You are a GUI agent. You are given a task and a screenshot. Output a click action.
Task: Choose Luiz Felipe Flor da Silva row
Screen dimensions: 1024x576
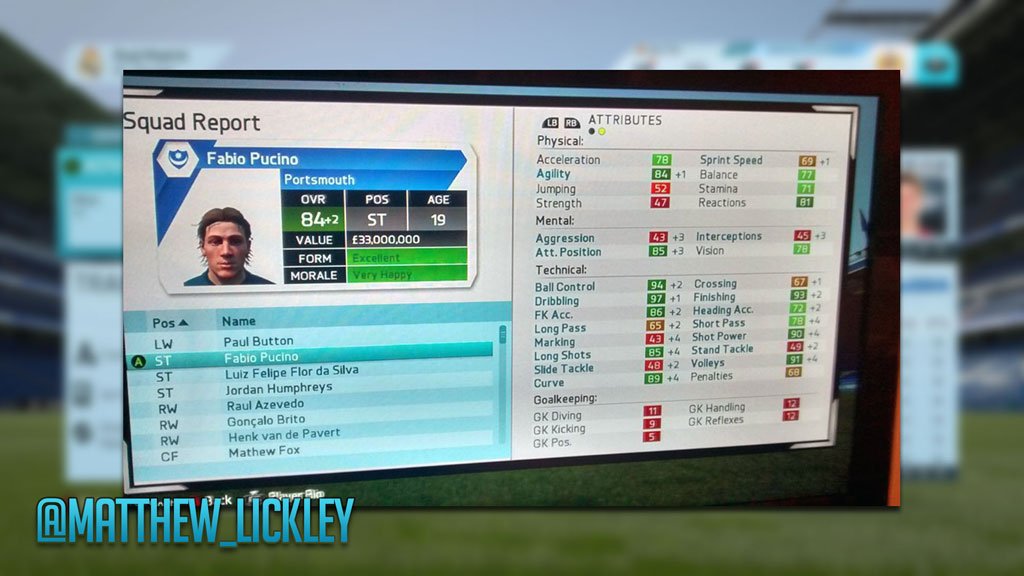(x=292, y=372)
